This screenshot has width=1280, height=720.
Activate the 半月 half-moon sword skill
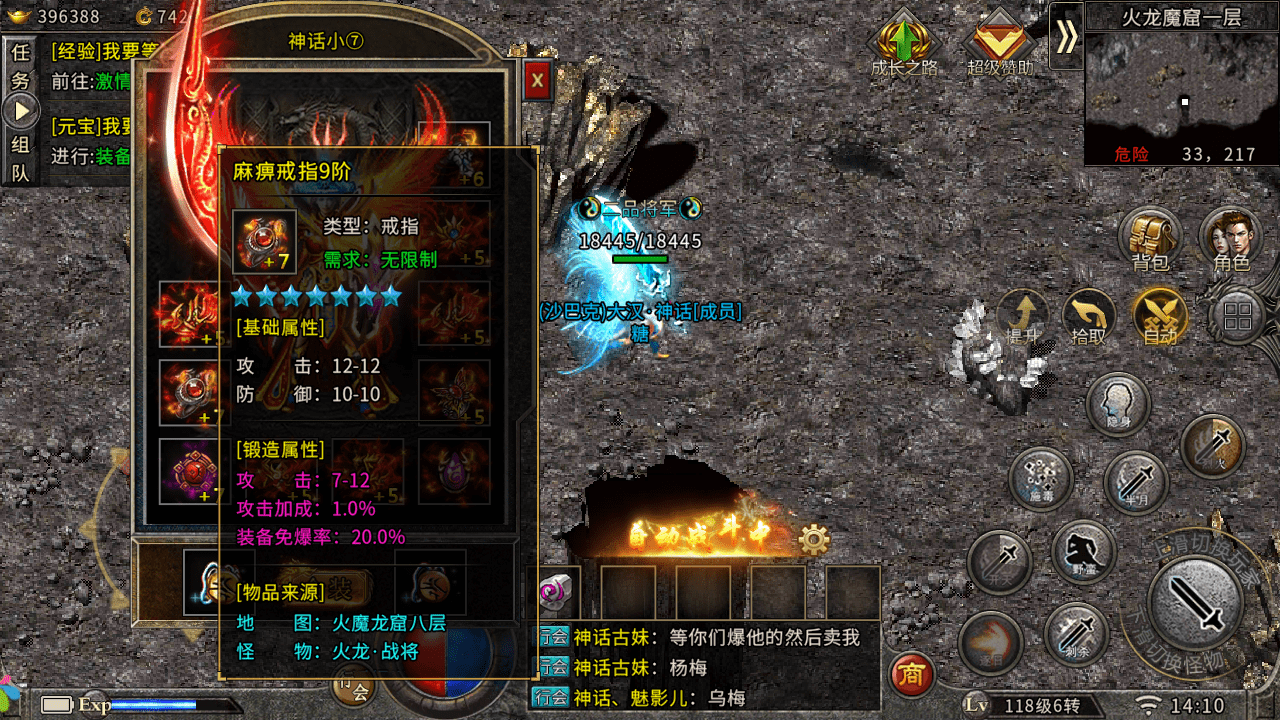tap(1136, 484)
